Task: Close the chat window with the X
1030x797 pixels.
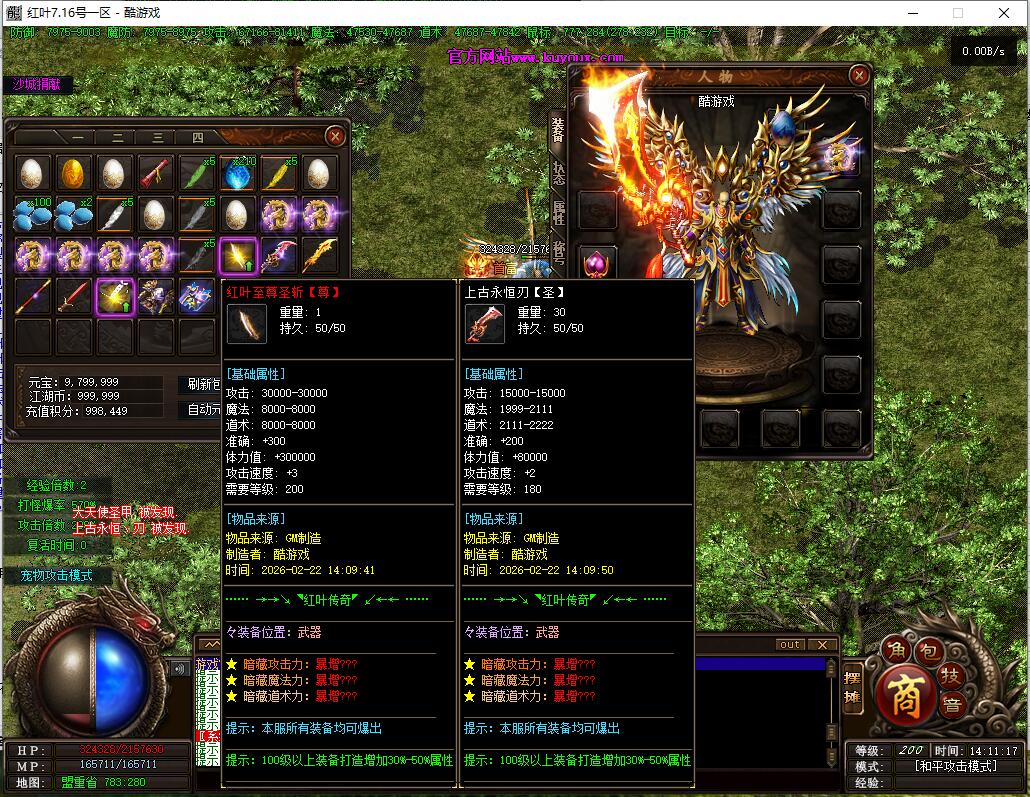Action: pyautogui.click(x=822, y=645)
